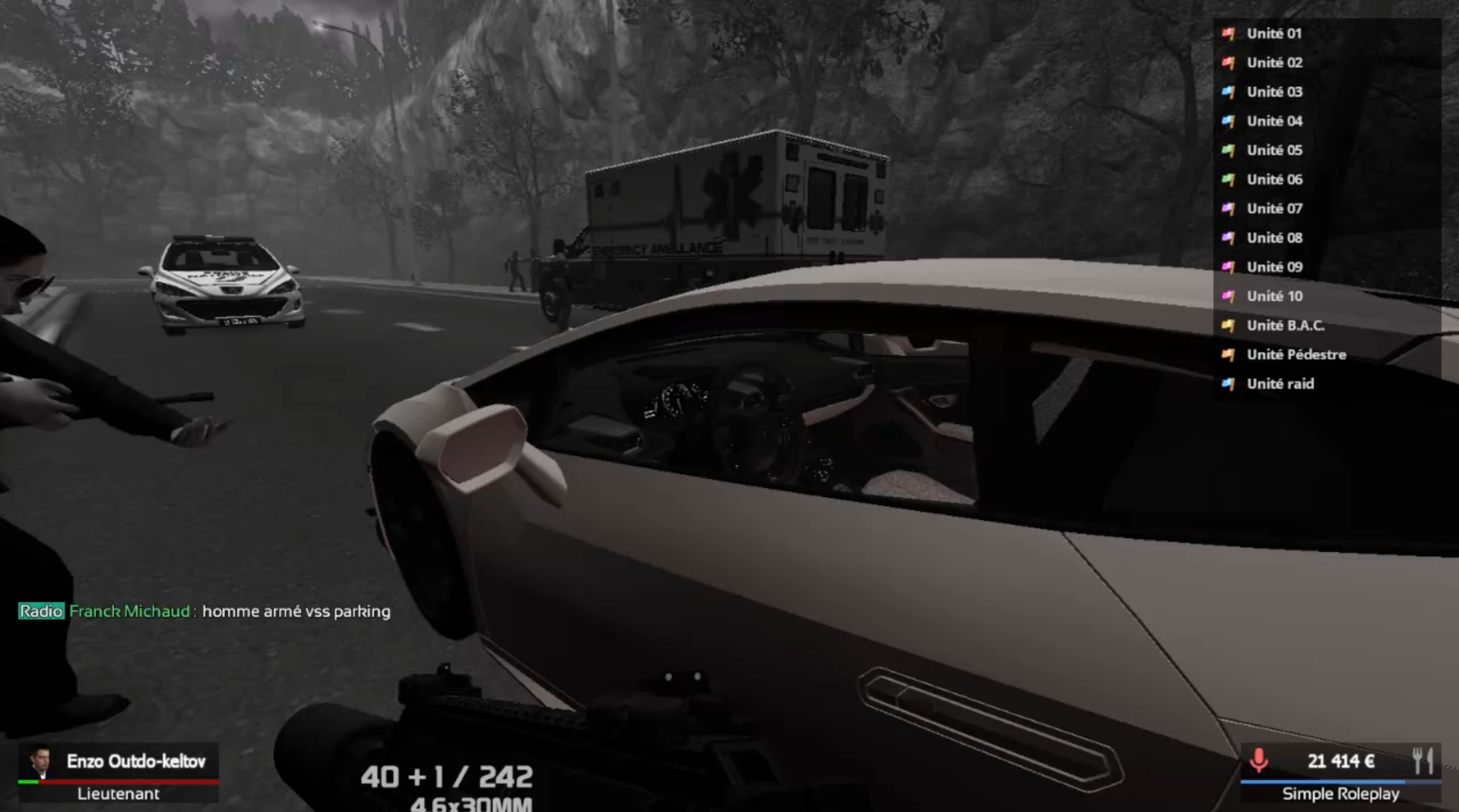This screenshot has width=1459, height=812.
Task: Join Unité 05
Action: 1274,151
